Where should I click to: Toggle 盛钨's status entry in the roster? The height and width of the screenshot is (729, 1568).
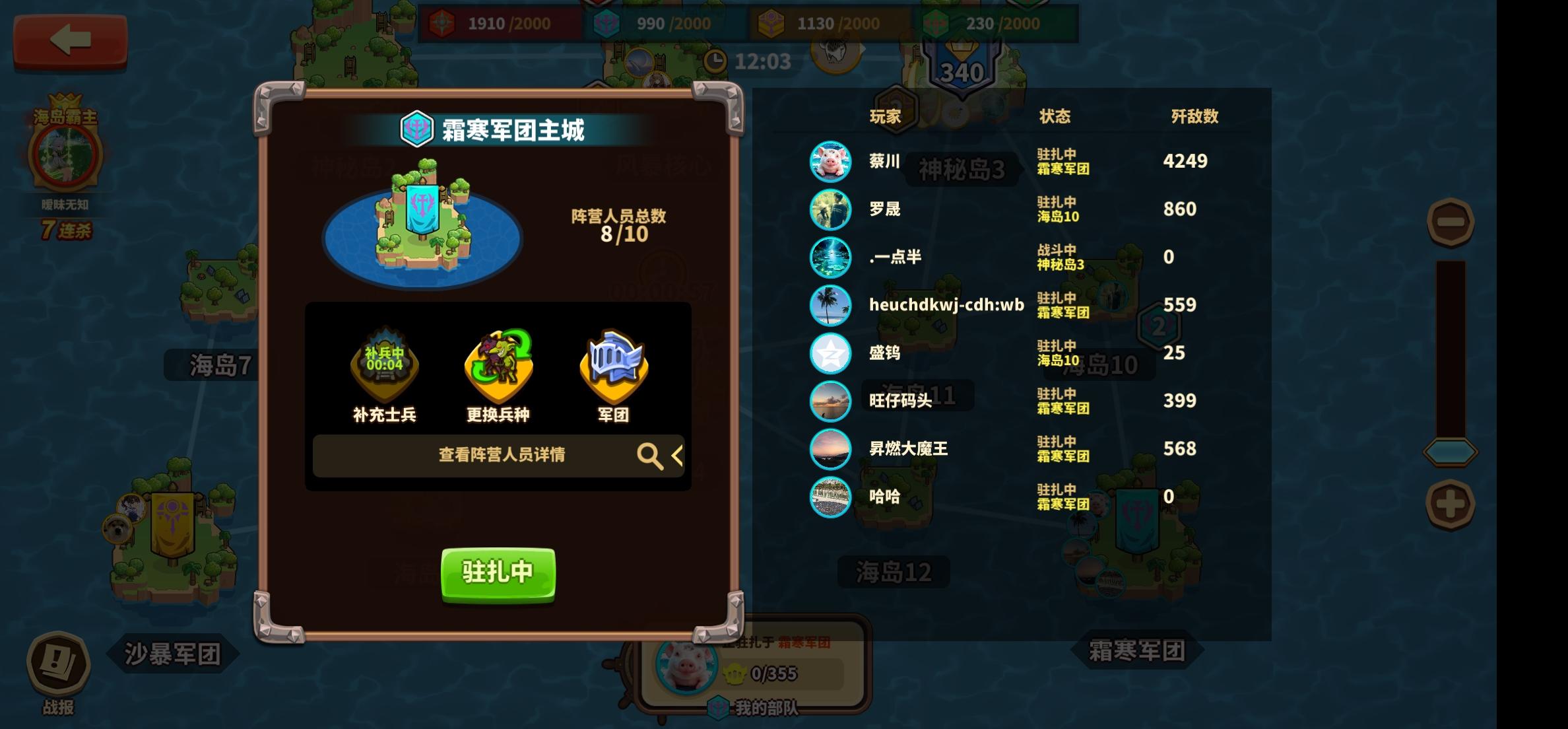click(1055, 353)
